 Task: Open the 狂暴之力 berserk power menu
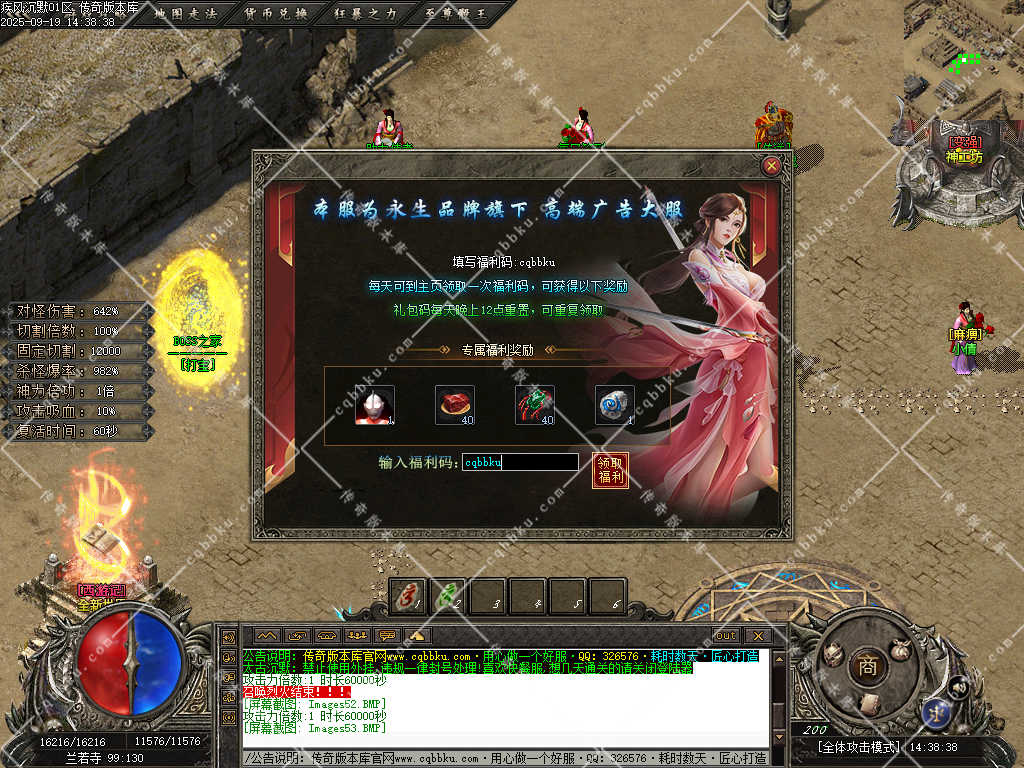pos(364,13)
